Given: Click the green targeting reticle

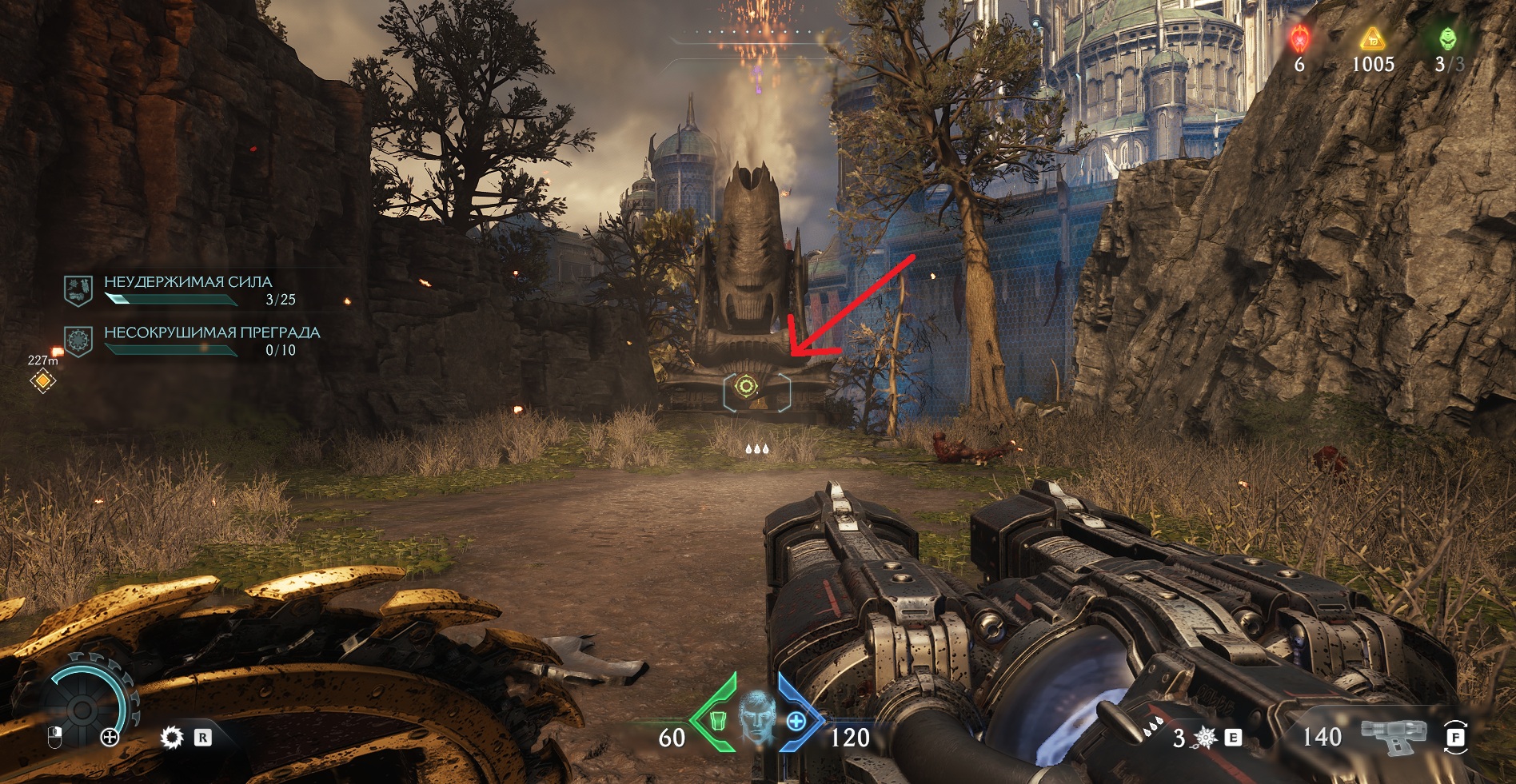Looking at the screenshot, I should [x=746, y=387].
